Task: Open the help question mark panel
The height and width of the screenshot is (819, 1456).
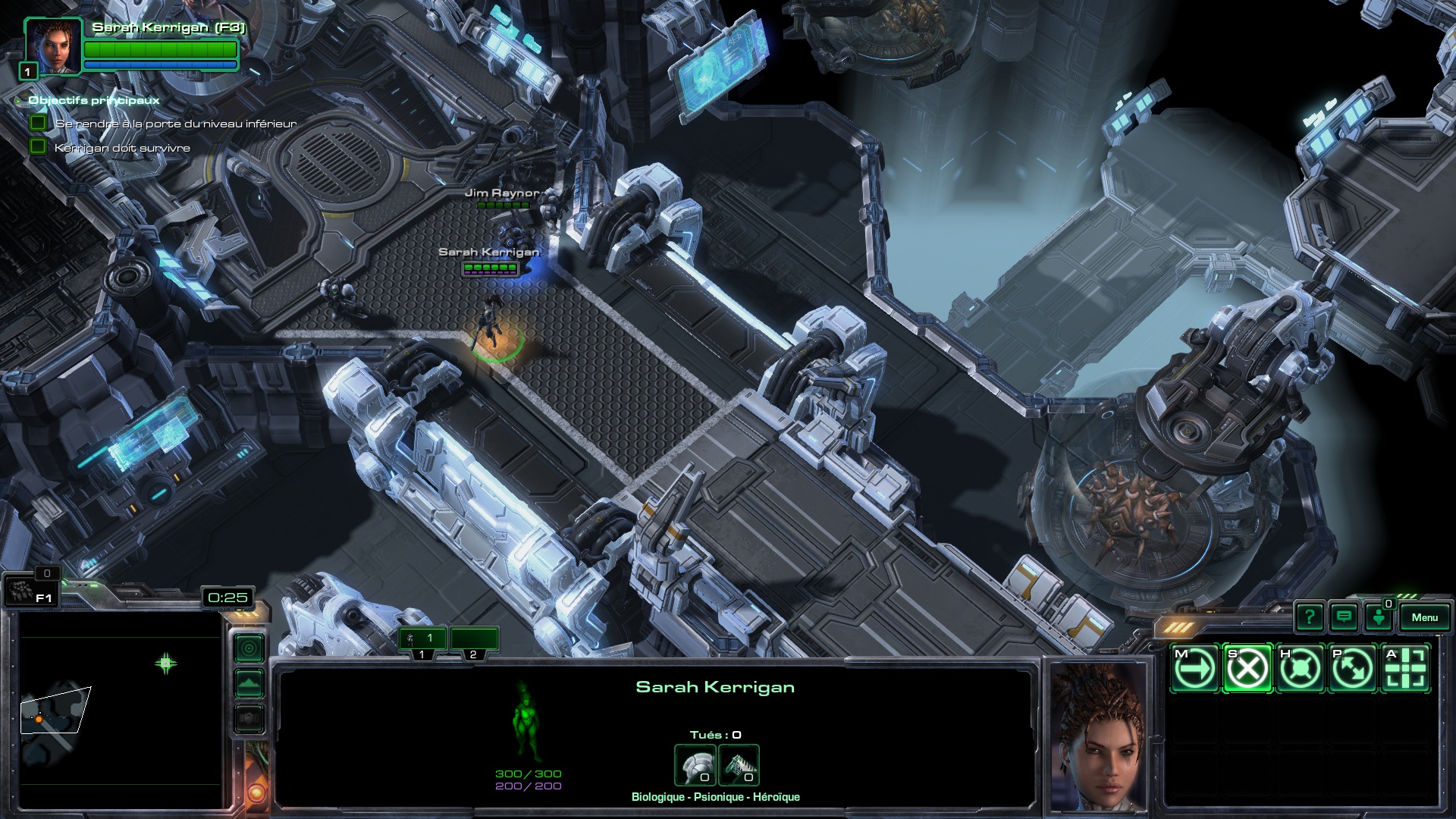Action: coord(1310,617)
